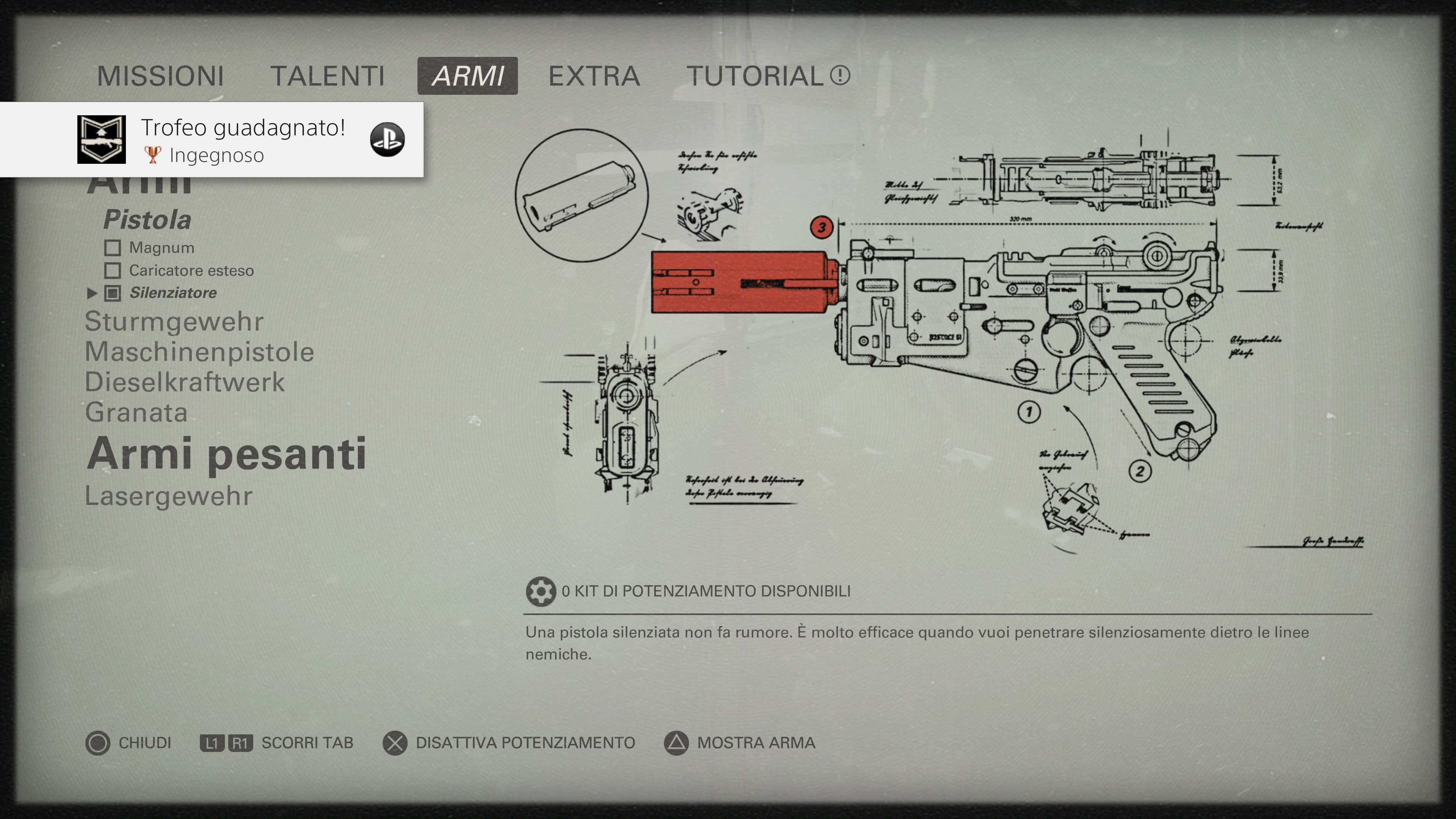Click the Trofeo guadagnato notification

tap(212, 140)
